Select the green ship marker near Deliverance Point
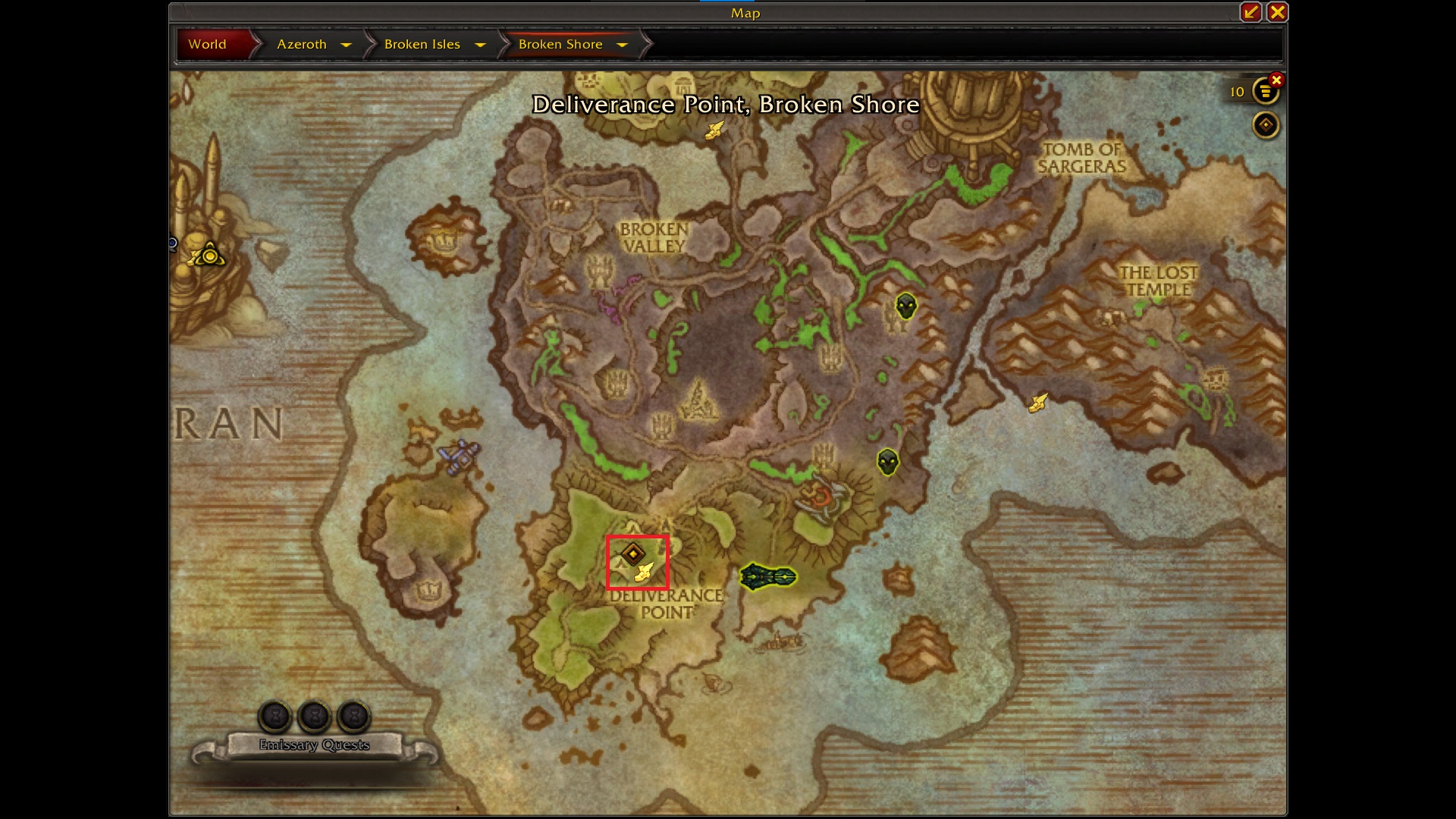Screen dimensions: 1456x819 click(767, 578)
